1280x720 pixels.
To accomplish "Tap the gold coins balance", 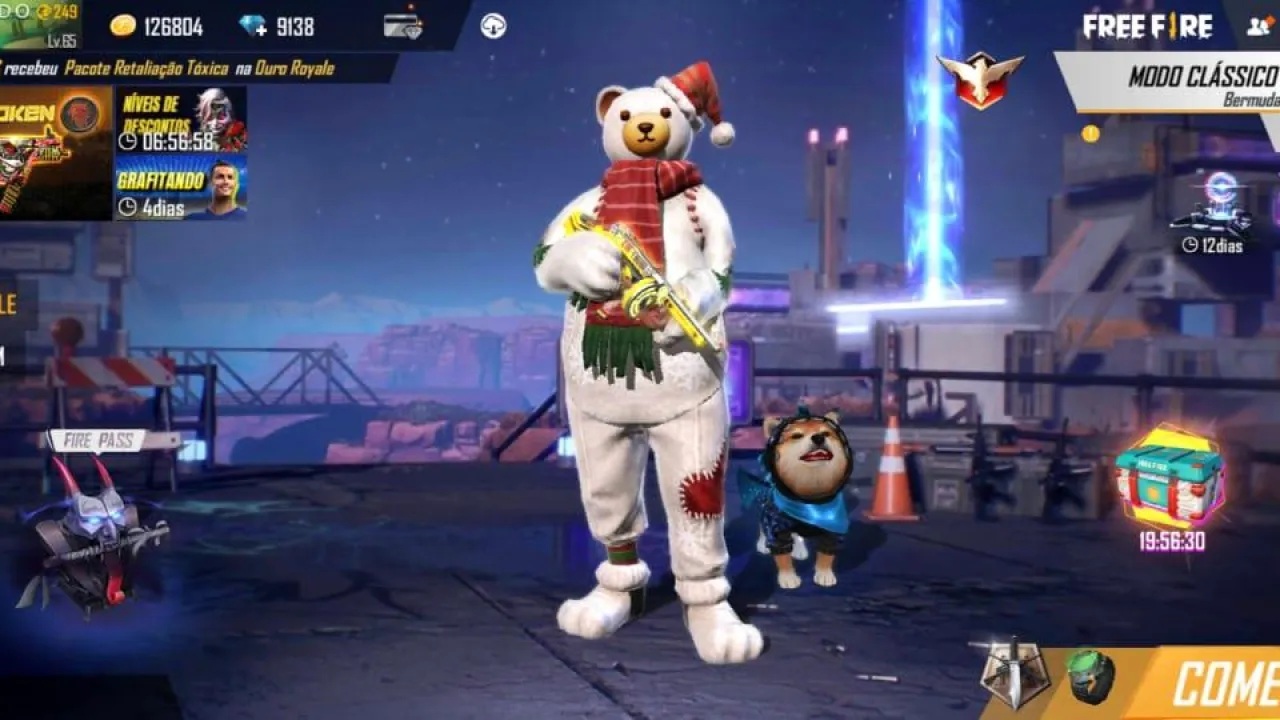I will pos(157,27).
